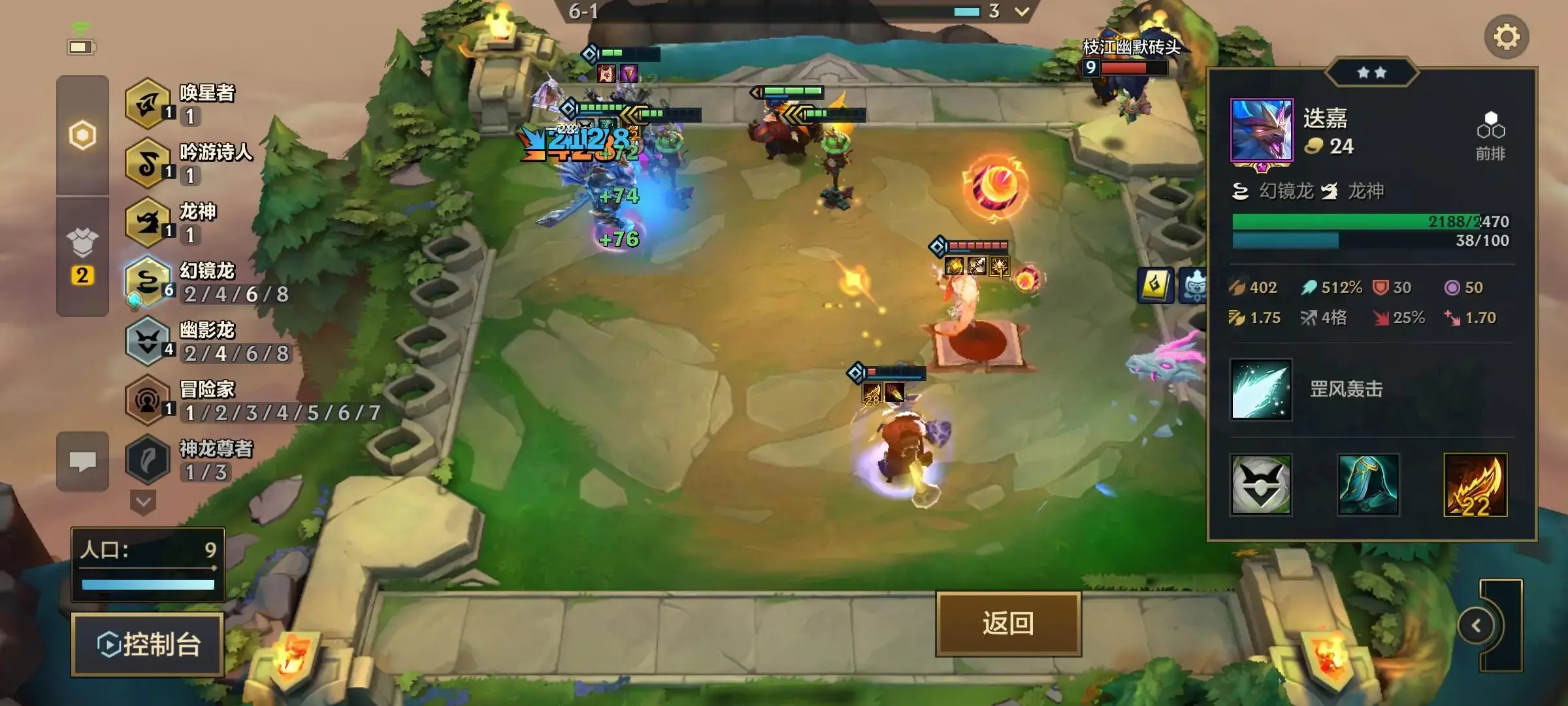Viewport: 1568px width, 706px height.
Task: Switch to the hexagon traits tab
Action: point(82,135)
